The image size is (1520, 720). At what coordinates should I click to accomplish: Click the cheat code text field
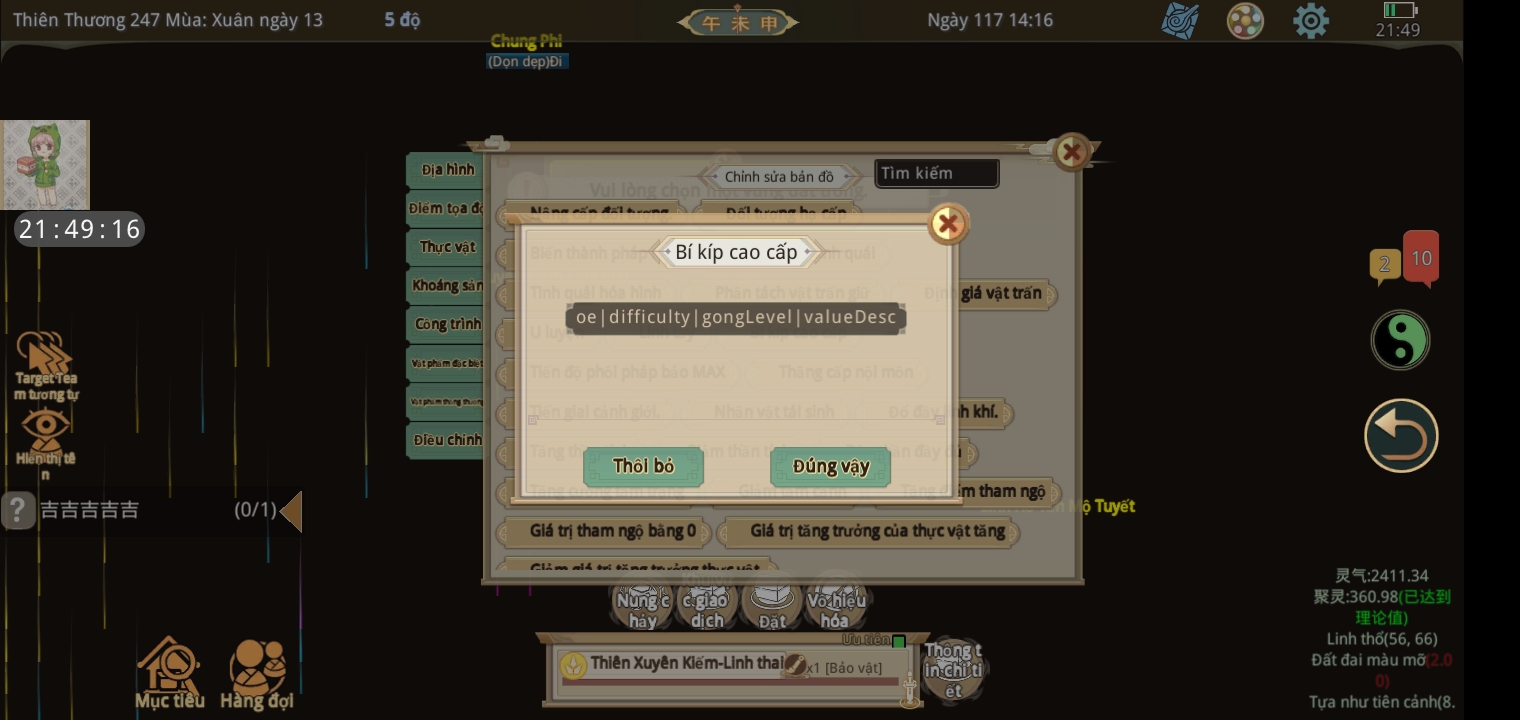pyautogui.click(x=735, y=318)
